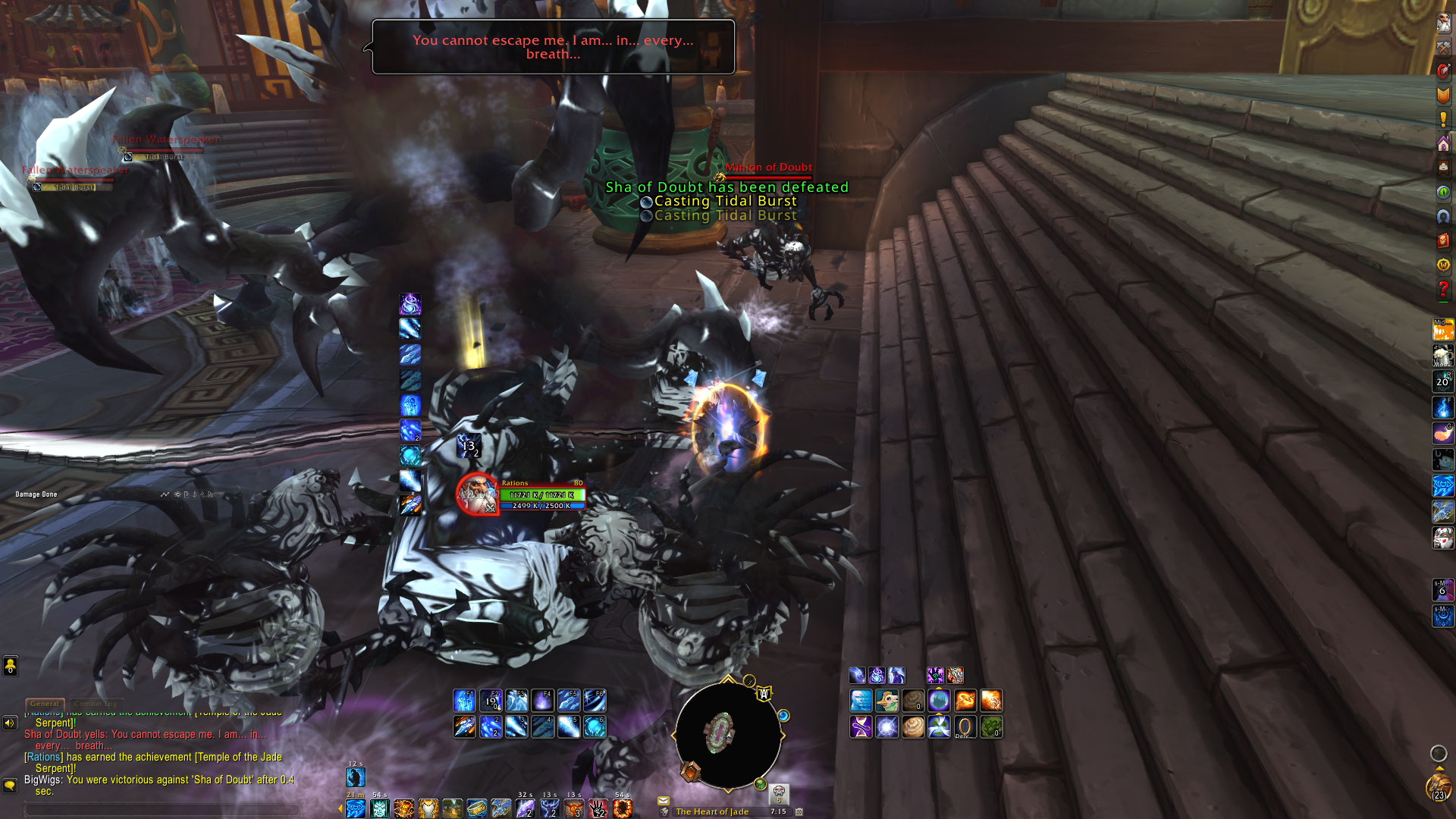Viewport: 1456px width, 819px height.
Task: Use the cinnamon roll food item
Action: click(x=913, y=727)
